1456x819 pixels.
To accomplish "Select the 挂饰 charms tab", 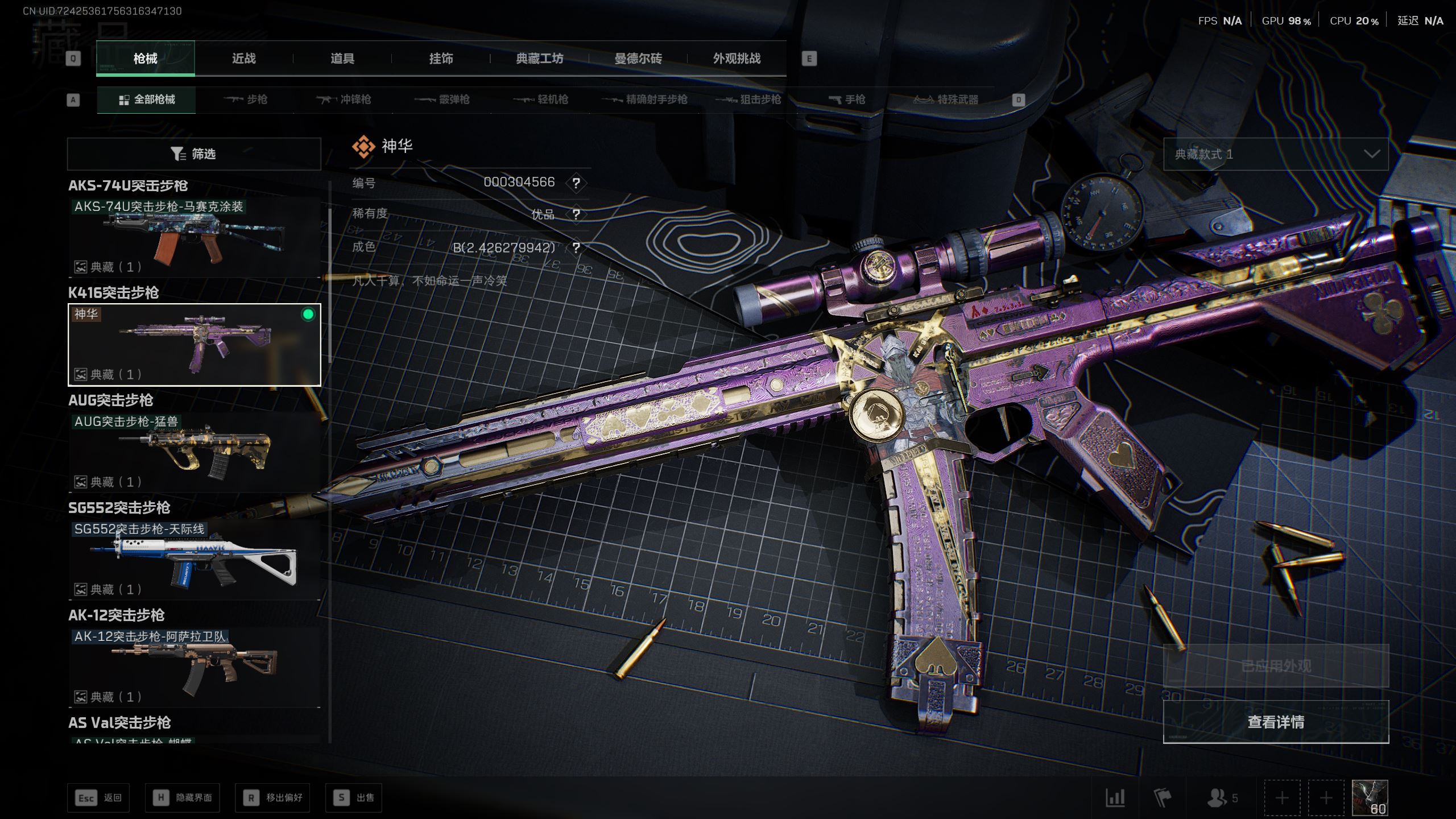I will click(441, 59).
